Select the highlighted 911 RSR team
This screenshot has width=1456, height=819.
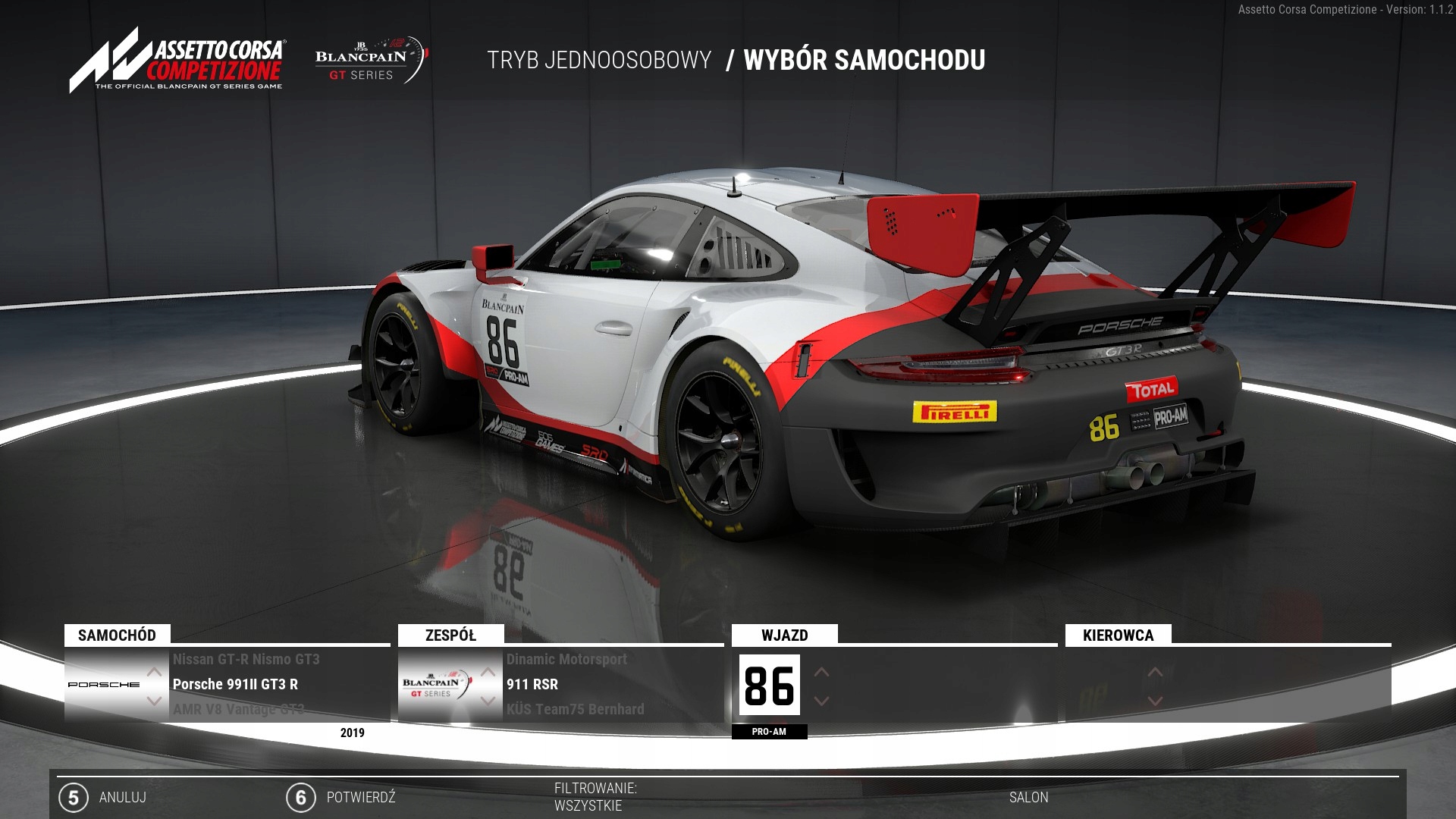click(x=532, y=685)
